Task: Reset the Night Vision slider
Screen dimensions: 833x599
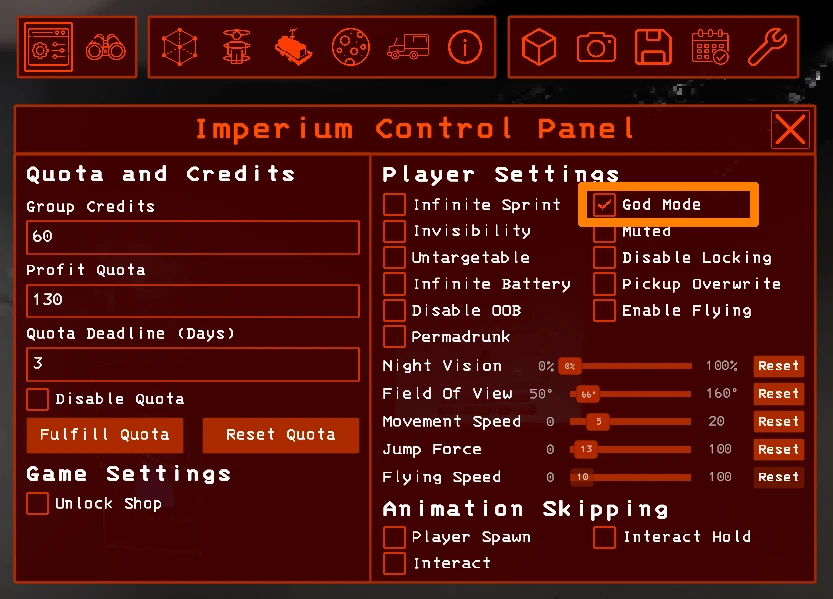Action: point(778,366)
